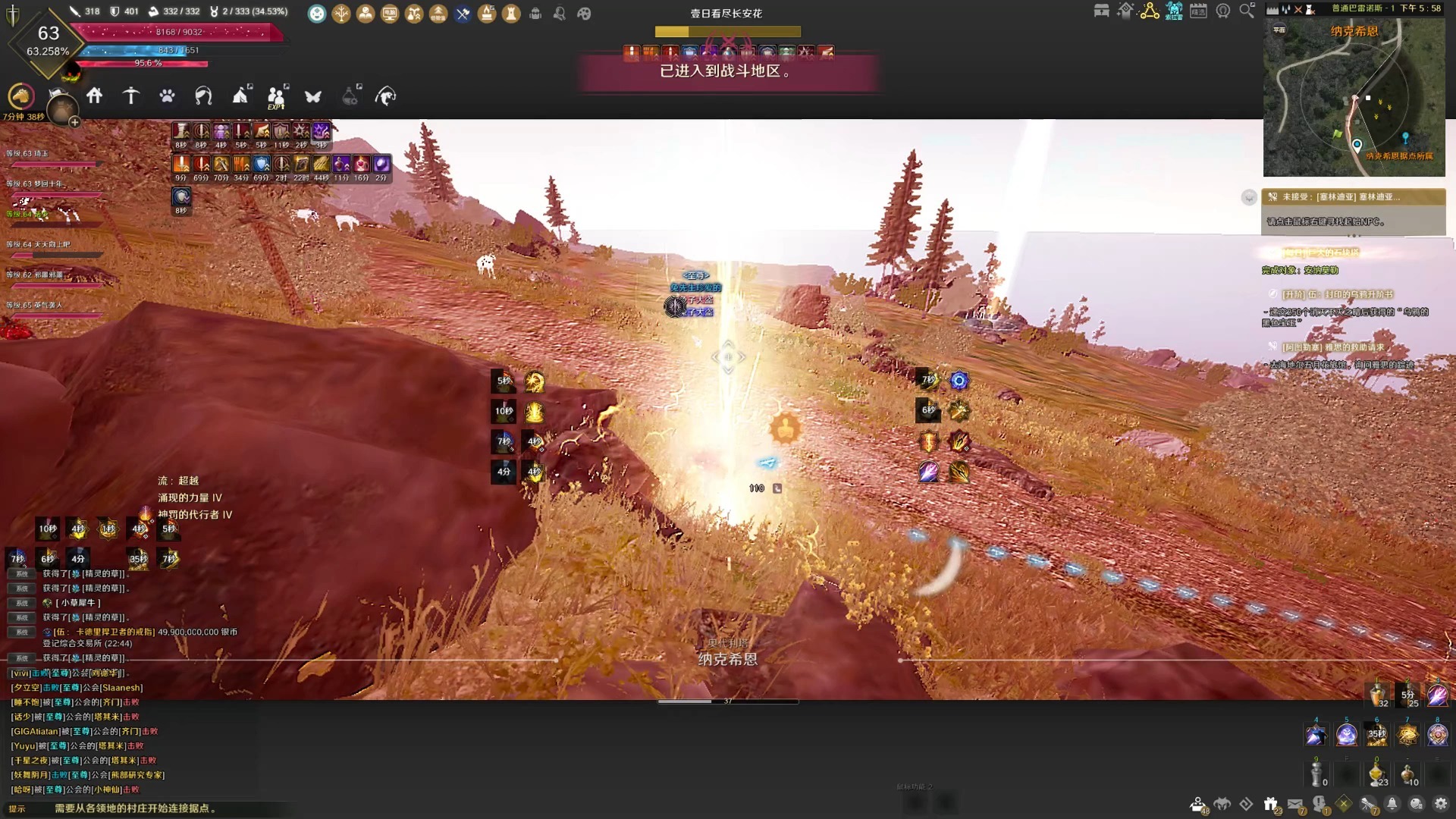The width and height of the screenshot is (1456, 819).
Task: Use the yellow elixir in quickslot 0
Action: [1377, 774]
